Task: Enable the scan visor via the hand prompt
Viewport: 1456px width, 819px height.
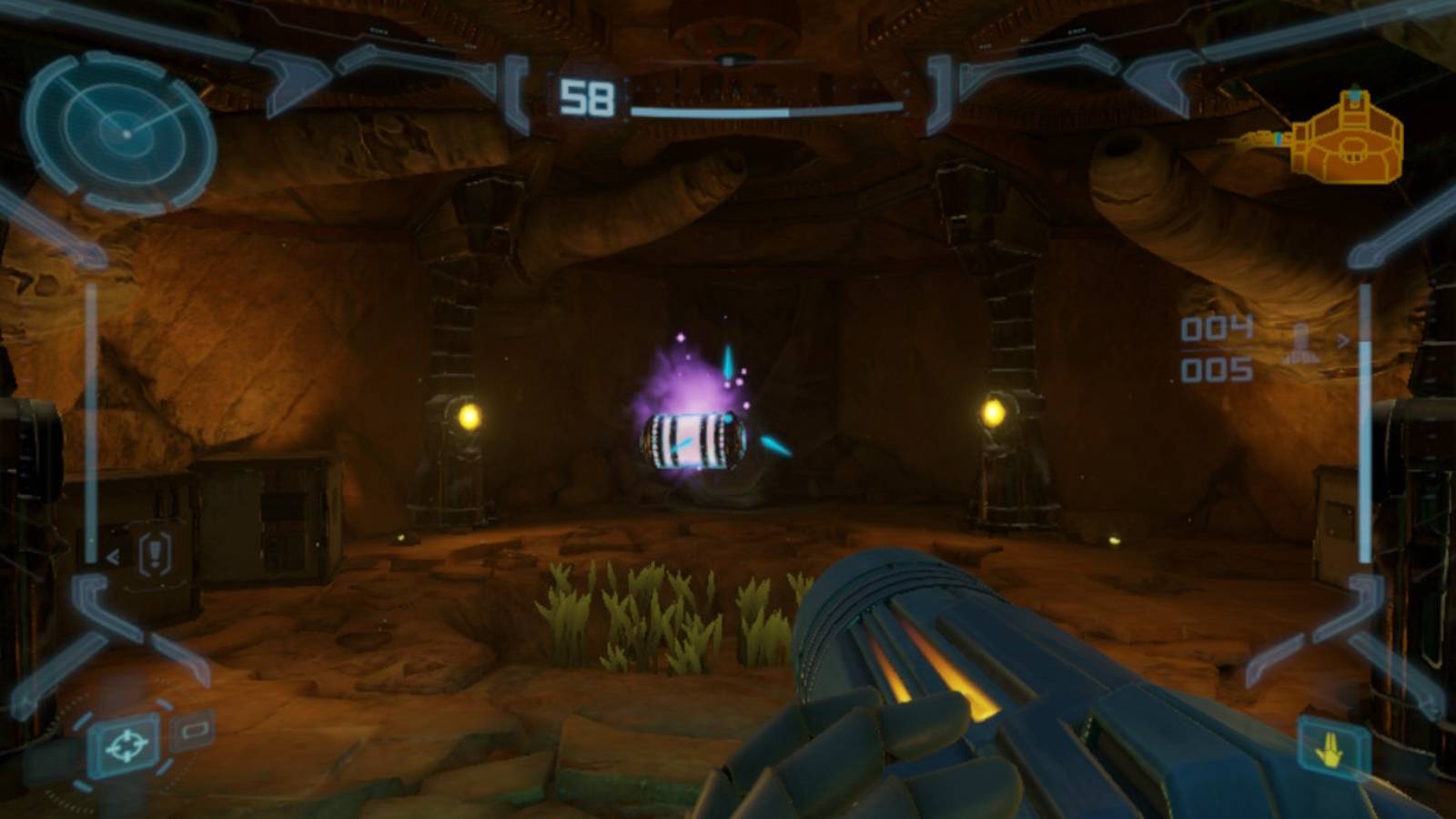Action: coord(1331,748)
